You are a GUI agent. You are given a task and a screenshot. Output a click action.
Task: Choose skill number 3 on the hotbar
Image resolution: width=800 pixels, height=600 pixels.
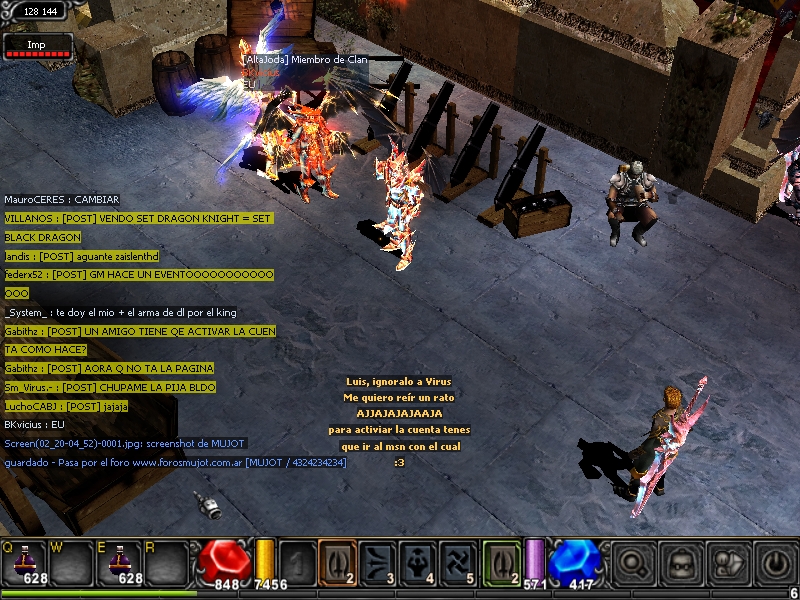377,561
